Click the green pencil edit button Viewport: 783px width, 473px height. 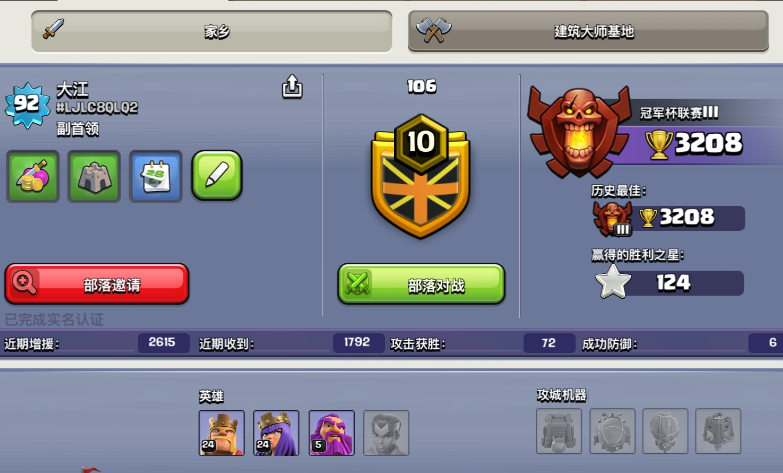click(x=217, y=176)
